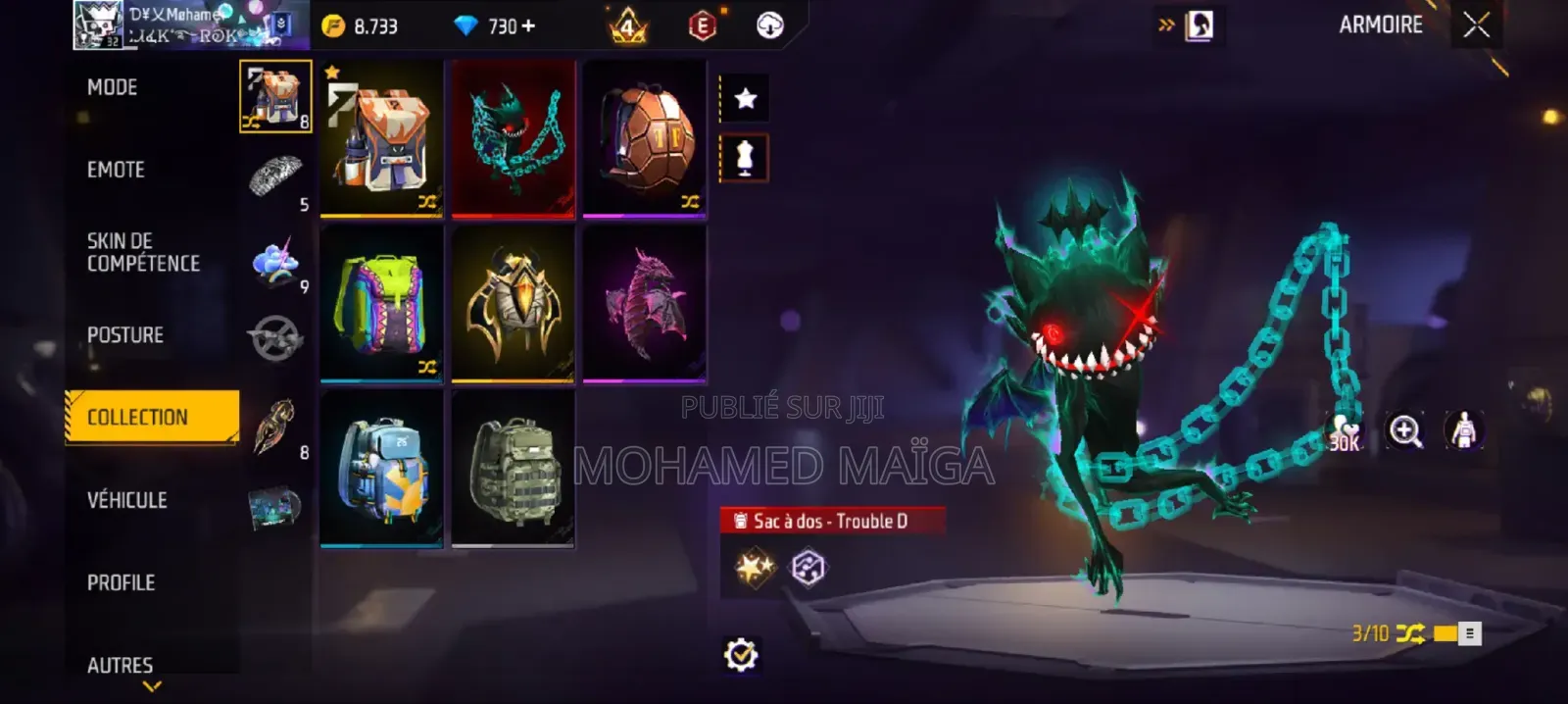1568x704 pixels.
Task: Open the backpack subcategory with orange bag
Action: tap(275, 96)
